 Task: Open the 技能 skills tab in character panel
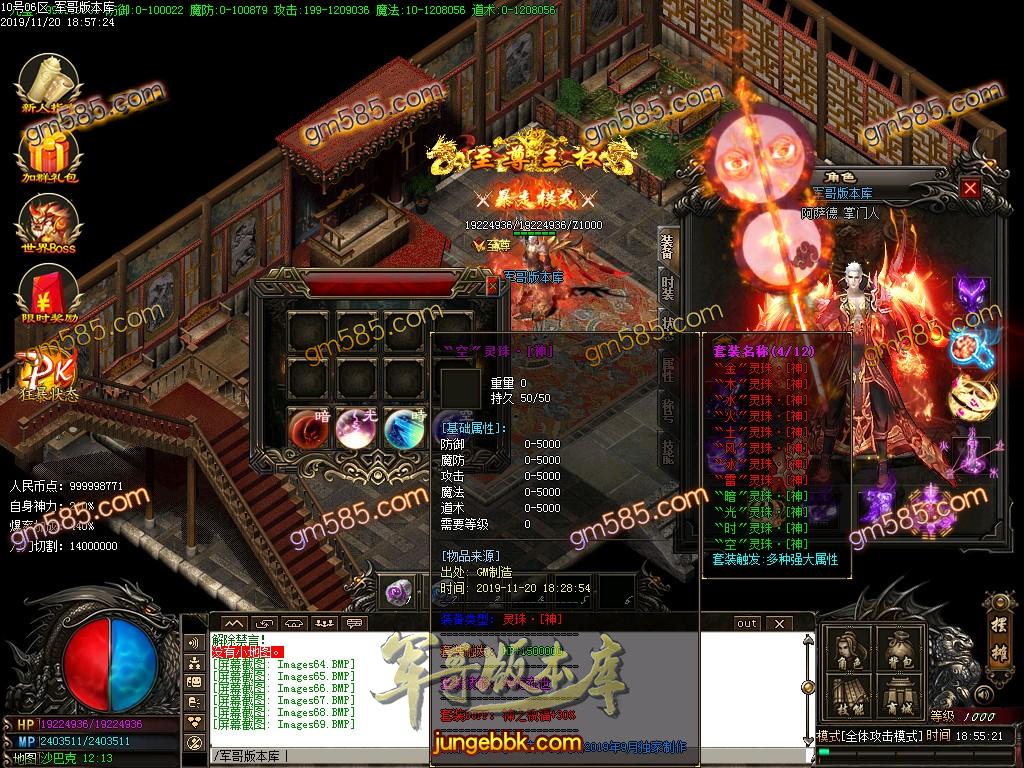point(667,451)
